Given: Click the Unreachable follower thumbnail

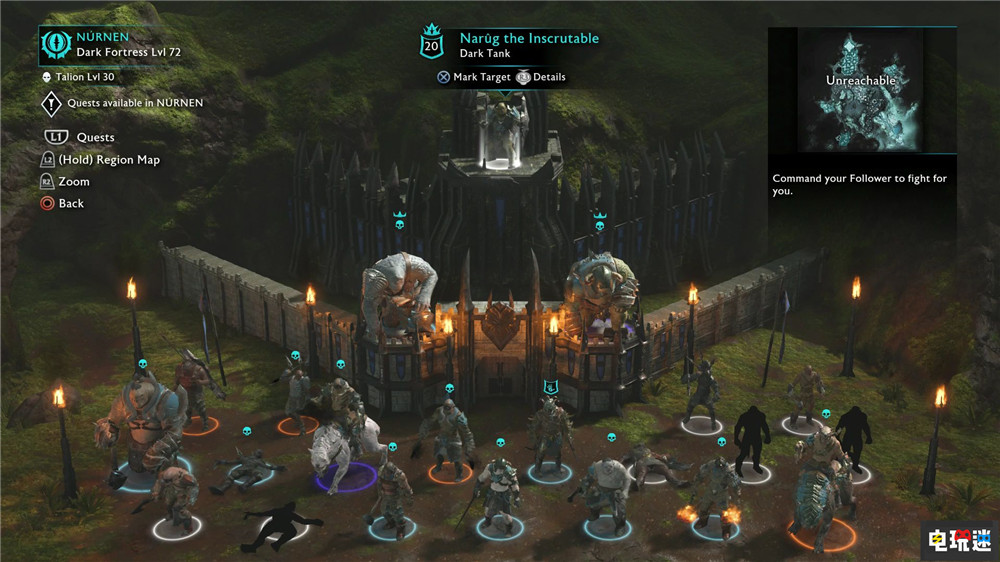Looking at the screenshot, I should (860, 89).
